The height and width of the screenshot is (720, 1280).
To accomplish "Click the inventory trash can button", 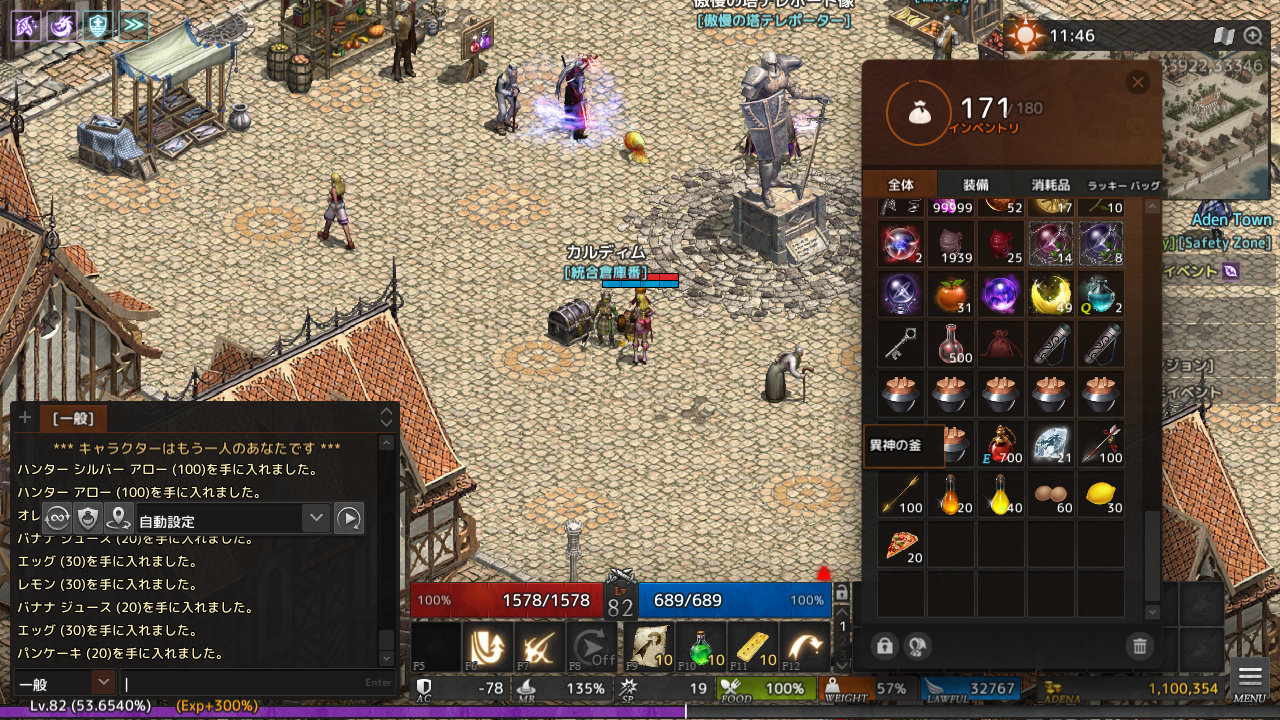I will 1139,646.
